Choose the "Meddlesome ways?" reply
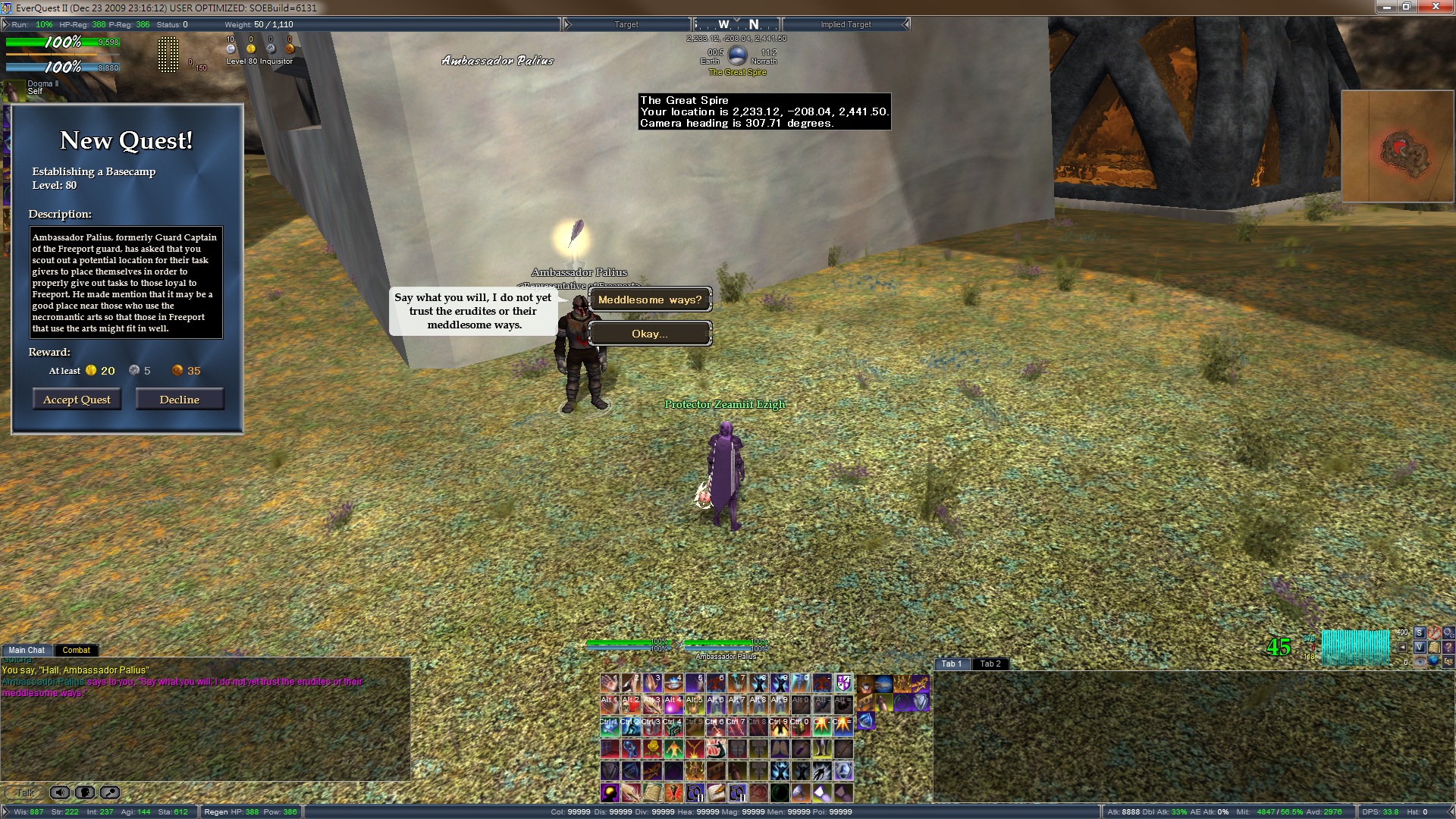 tap(650, 300)
